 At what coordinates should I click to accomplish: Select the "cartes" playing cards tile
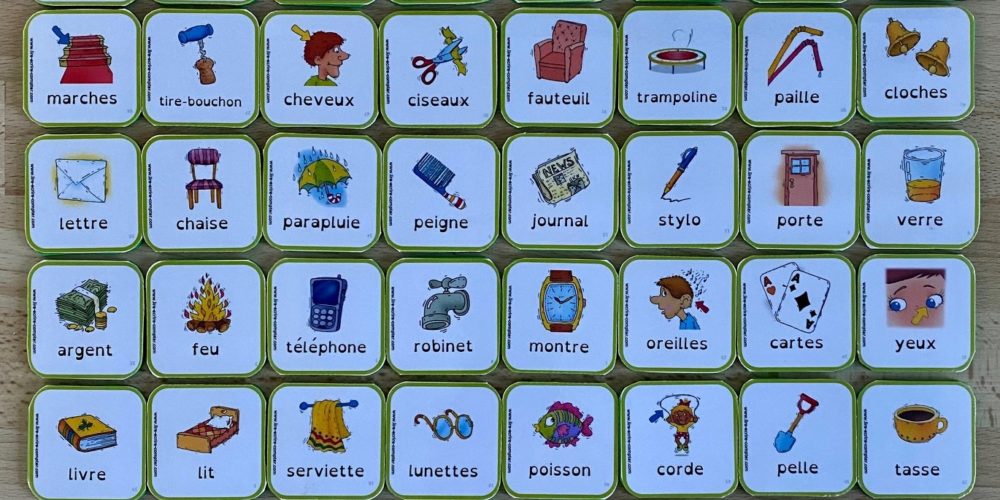[796, 312]
